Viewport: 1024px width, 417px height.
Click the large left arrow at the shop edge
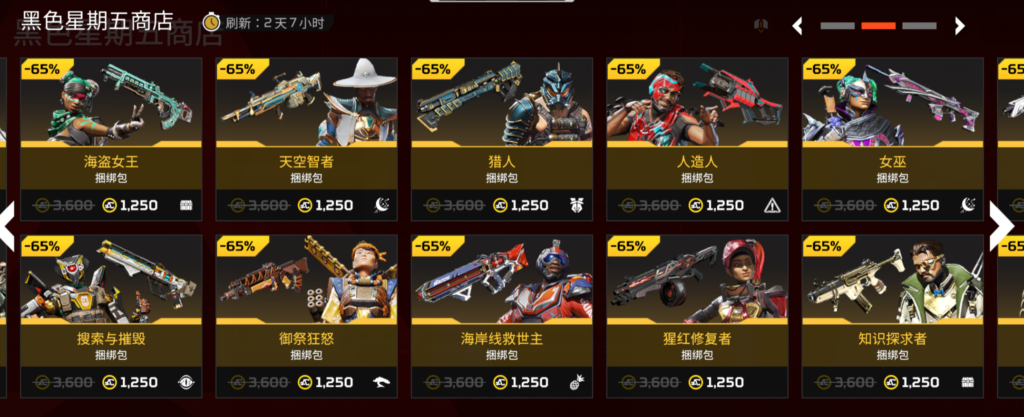pyautogui.click(x=8, y=226)
